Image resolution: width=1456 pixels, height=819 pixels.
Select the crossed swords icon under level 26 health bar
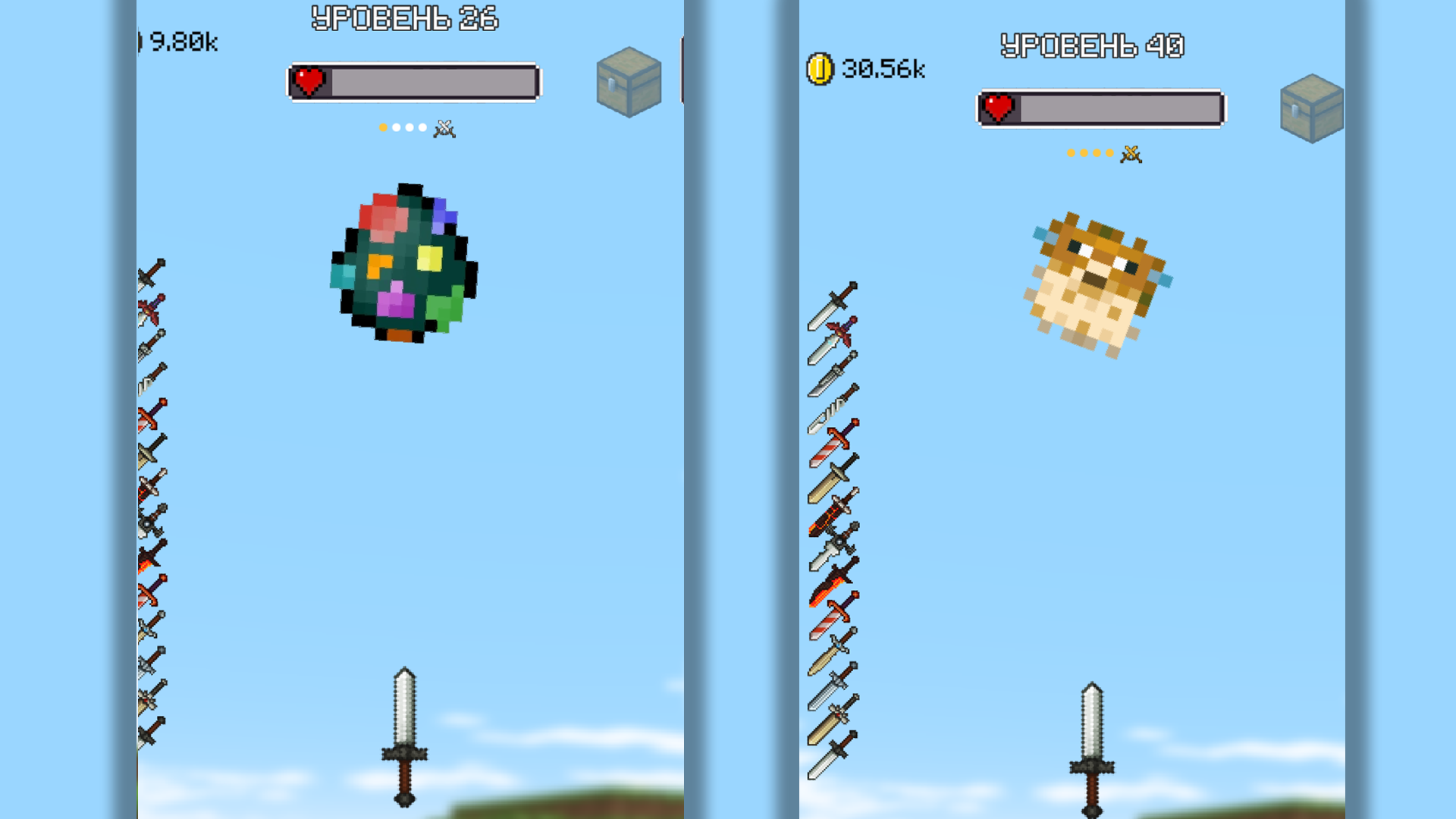(x=443, y=128)
